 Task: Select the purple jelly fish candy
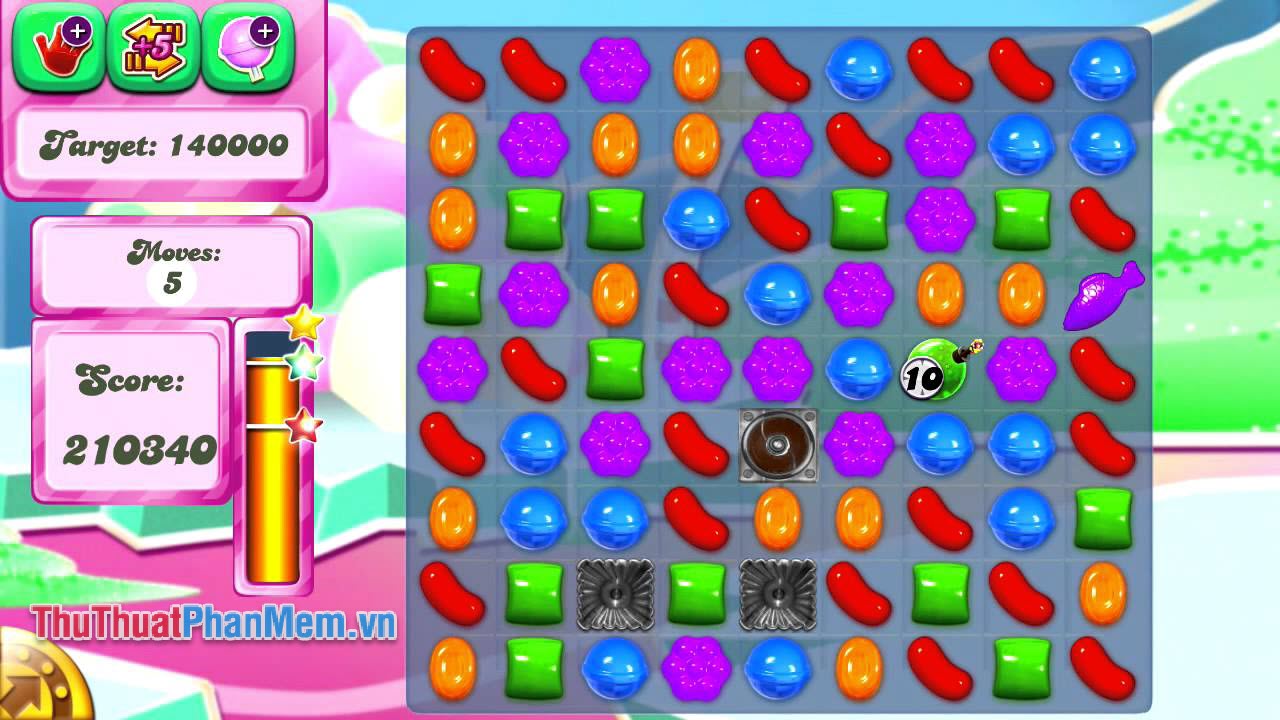1103,295
